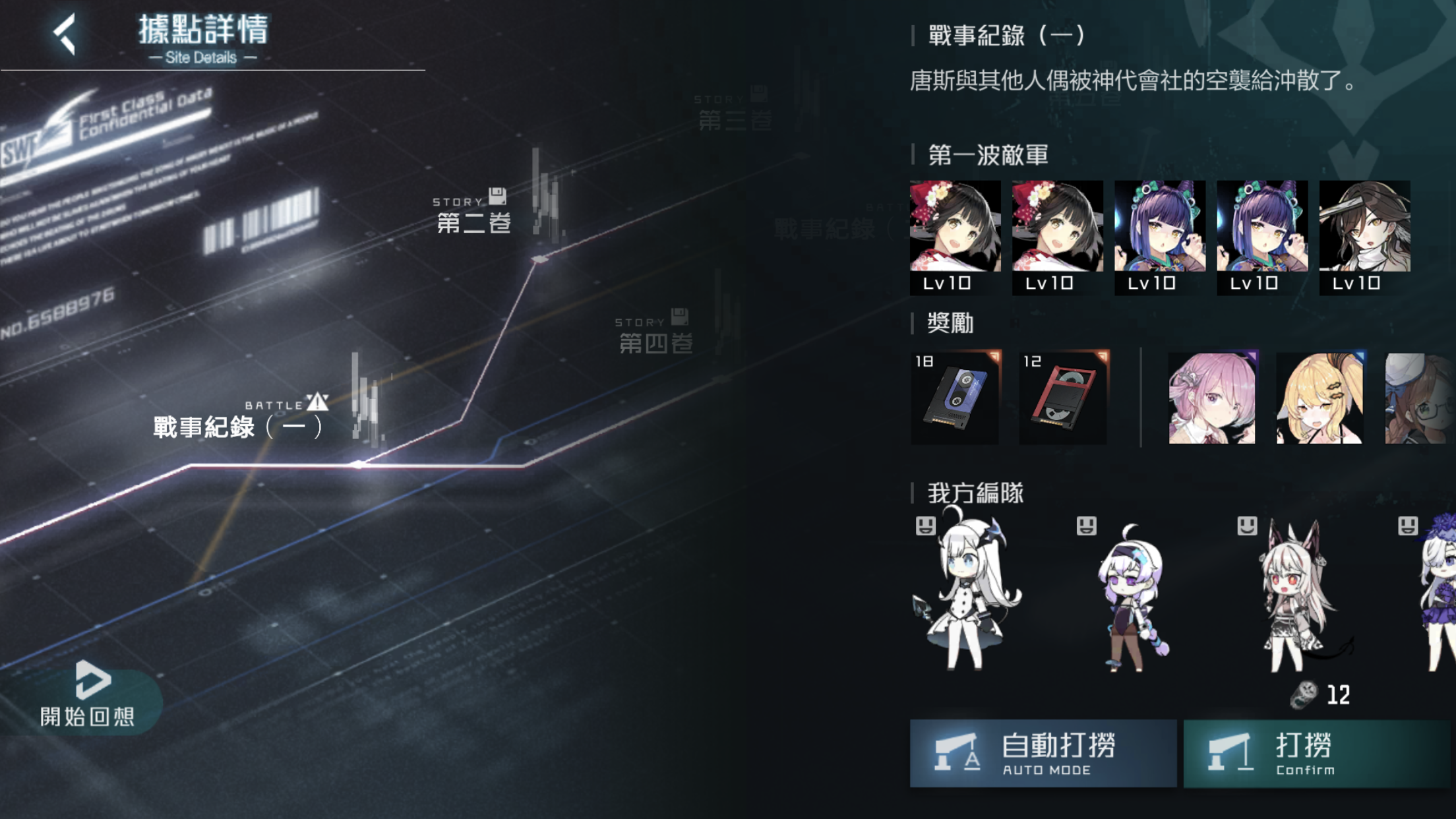The width and height of the screenshot is (1456, 819).
Task: Toggle the smiley icon above the braided second team member
Action: [x=1087, y=526]
